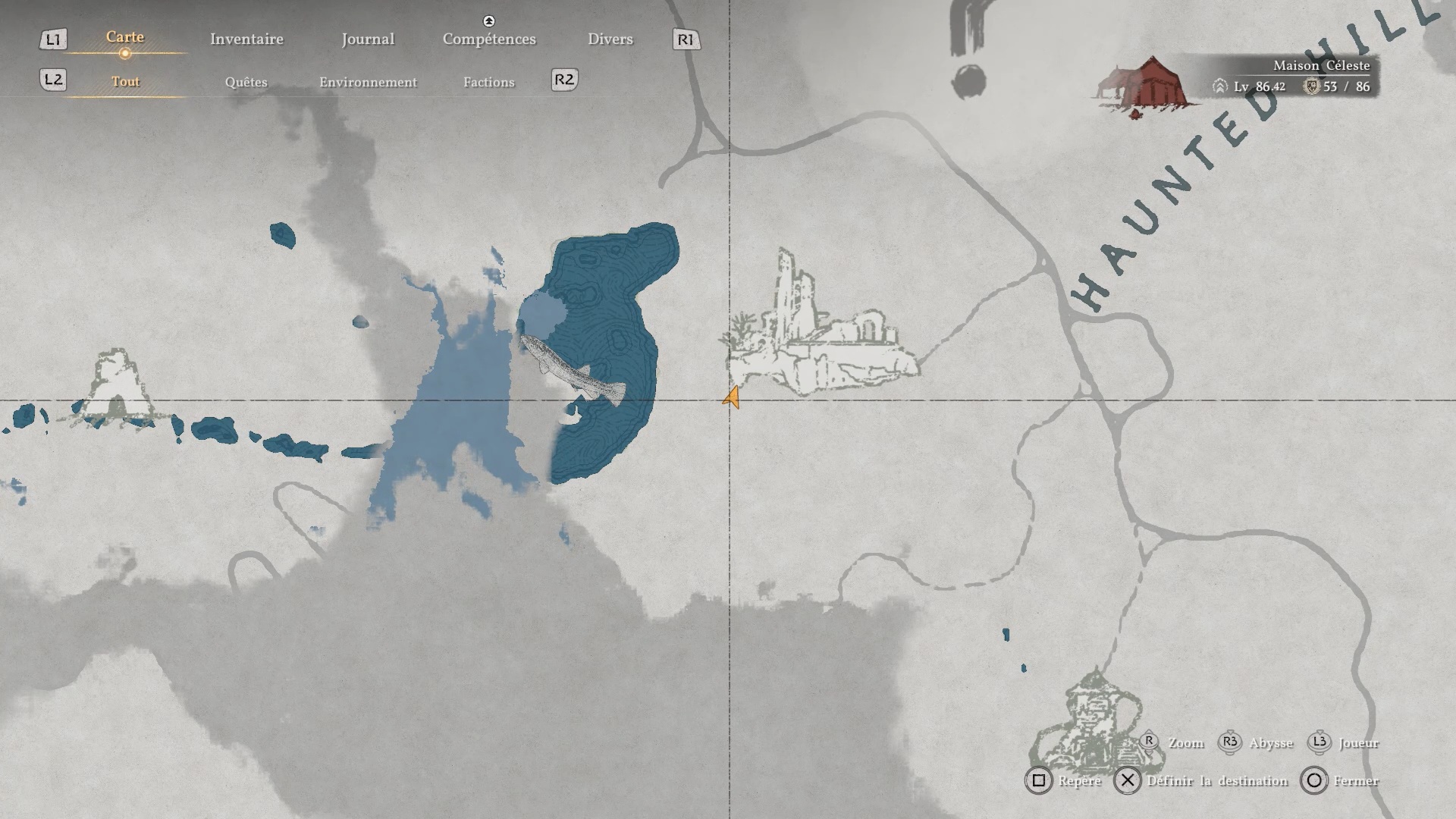Click the orange player arrow marker

(732, 397)
